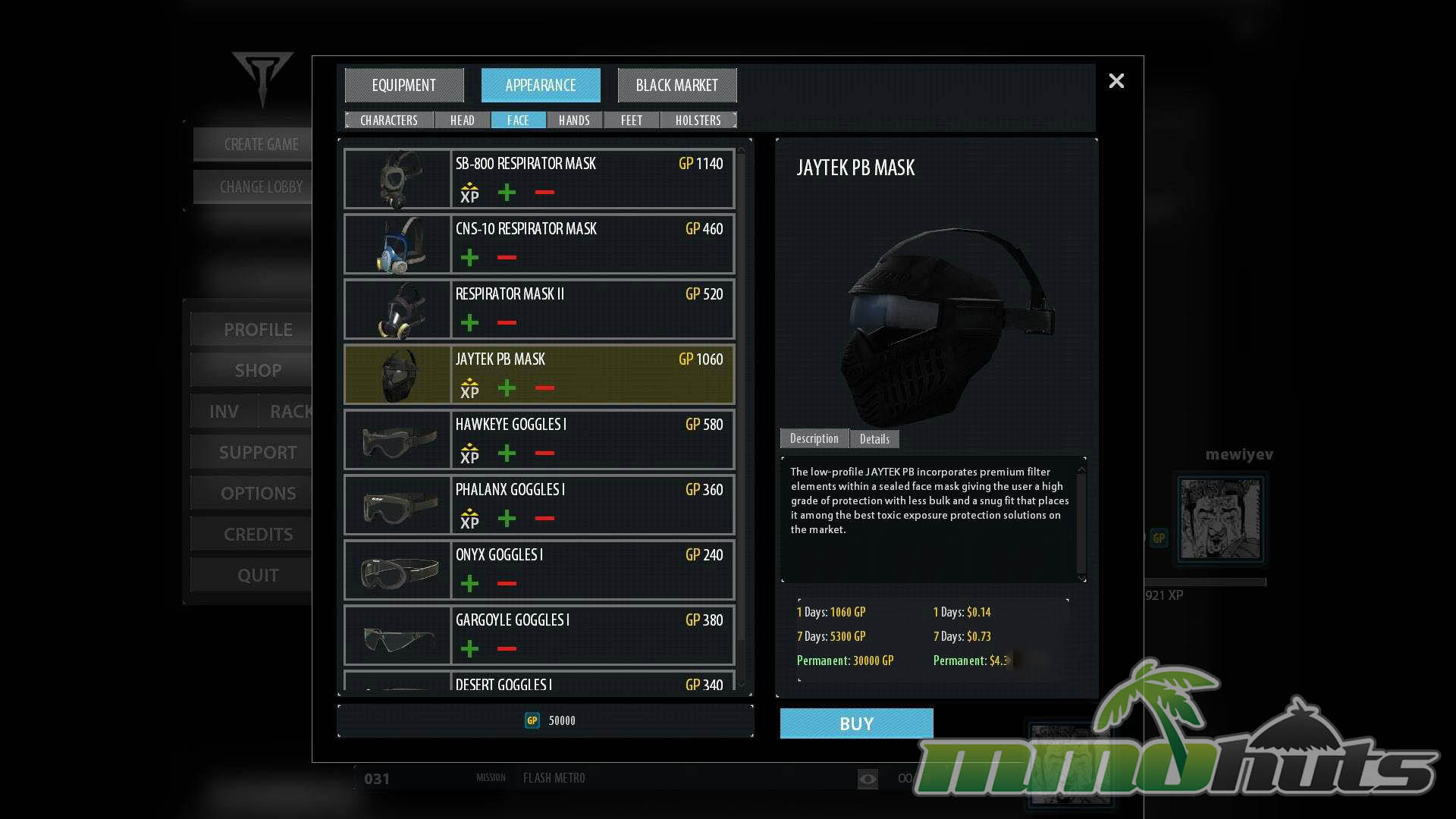Show the Description tab for the mask
The width and height of the screenshot is (1456, 819).
(814, 438)
